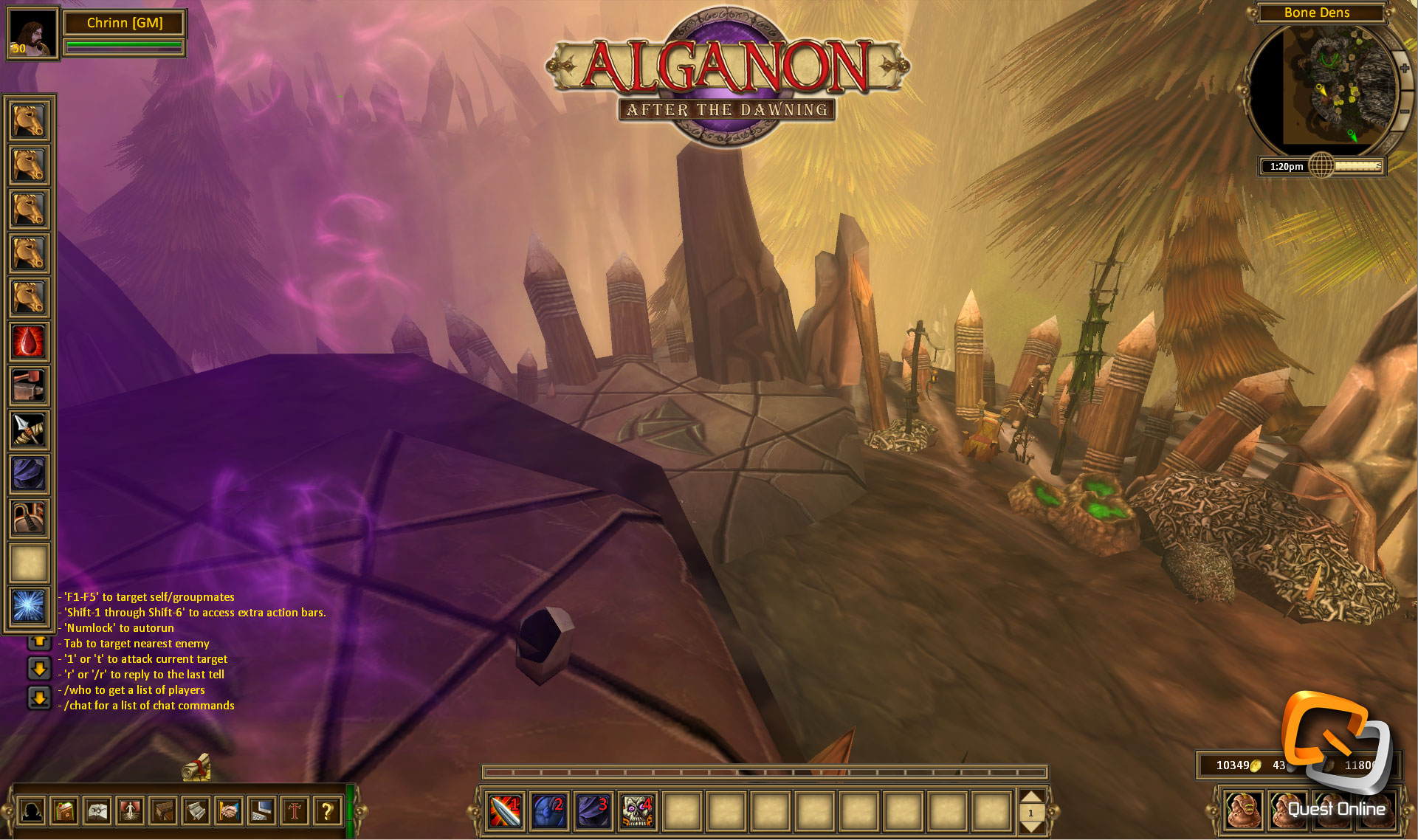Open the social handshake panel icon
Image resolution: width=1418 pixels, height=840 pixels.
[x=228, y=812]
